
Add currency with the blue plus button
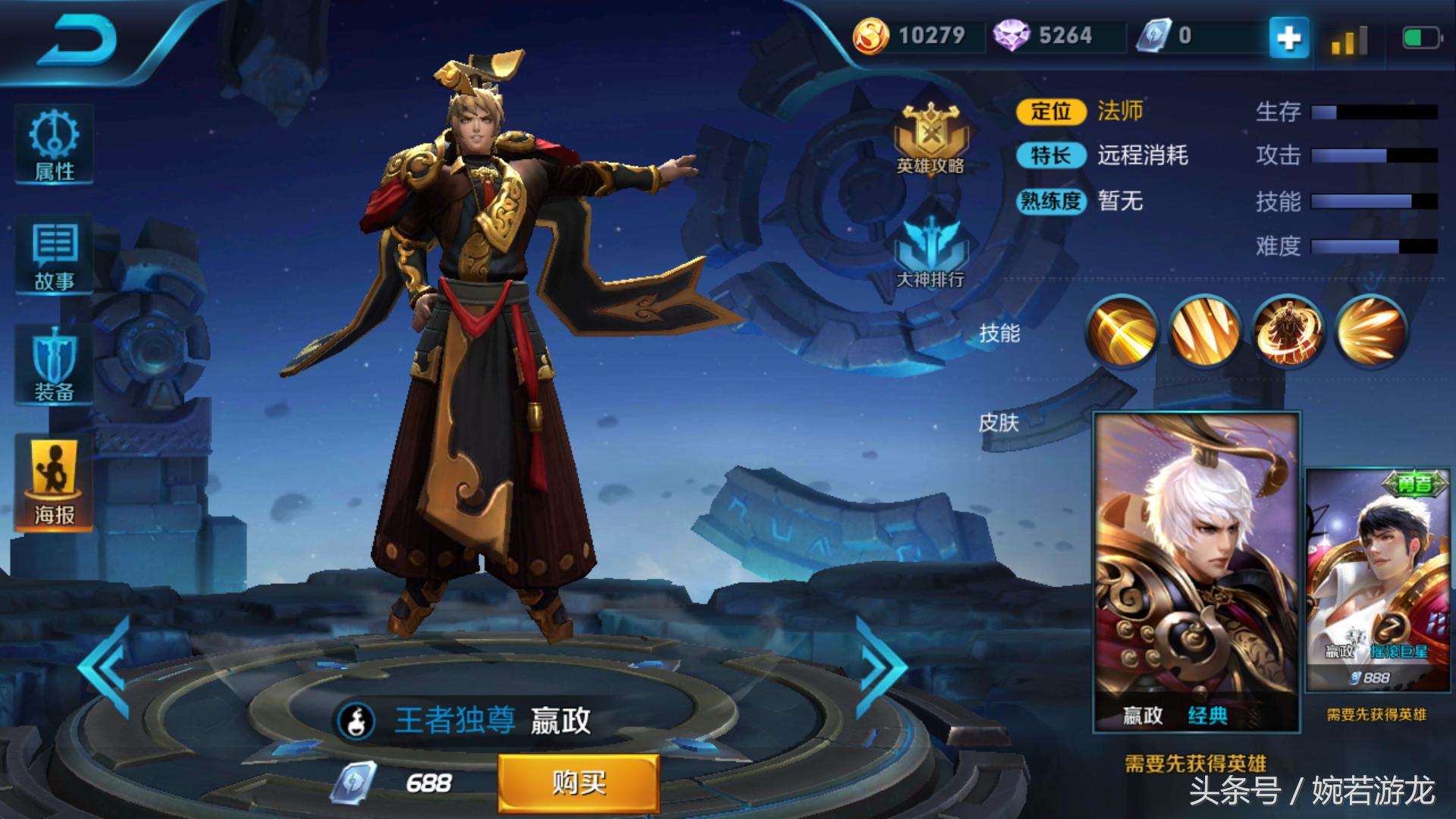[x=1289, y=36]
